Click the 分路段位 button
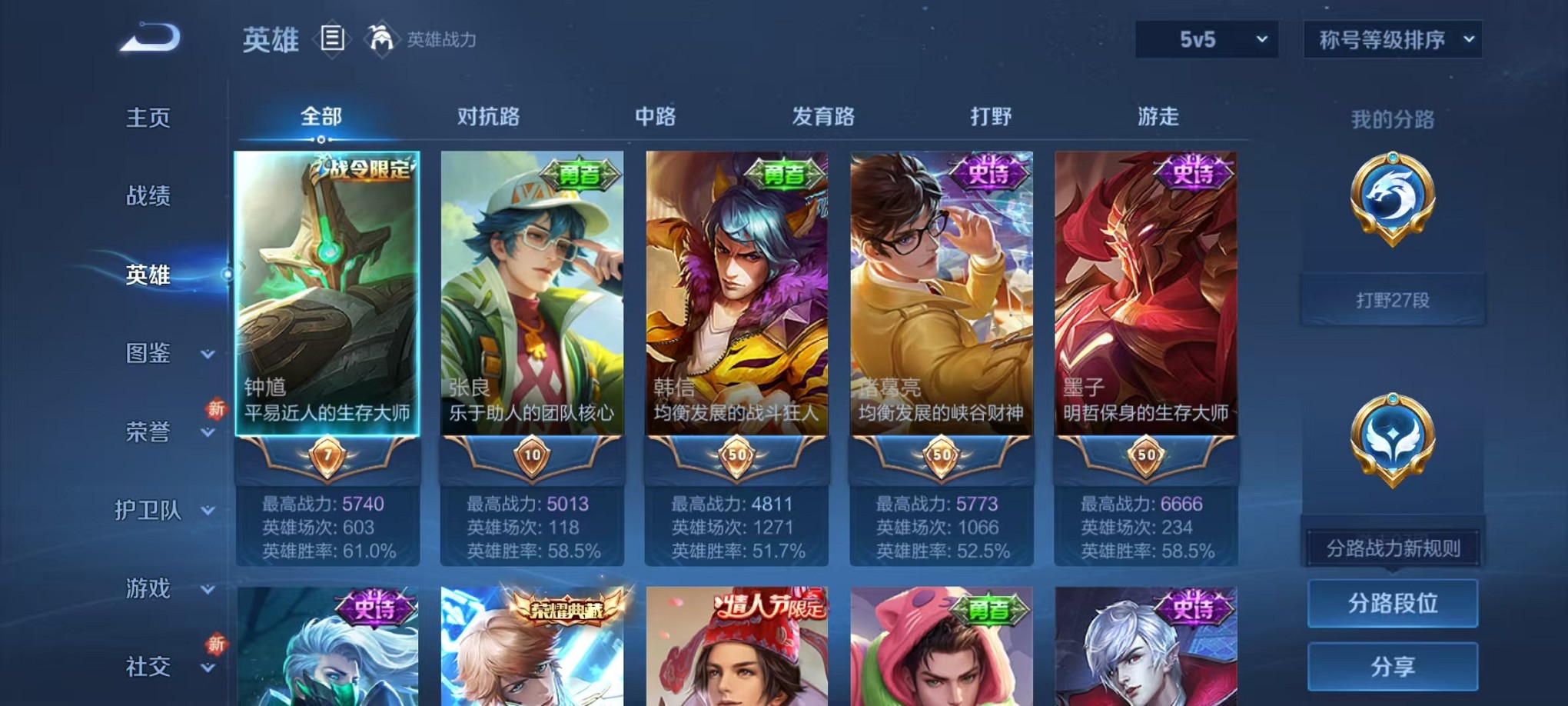 (x=1392, y=602)
